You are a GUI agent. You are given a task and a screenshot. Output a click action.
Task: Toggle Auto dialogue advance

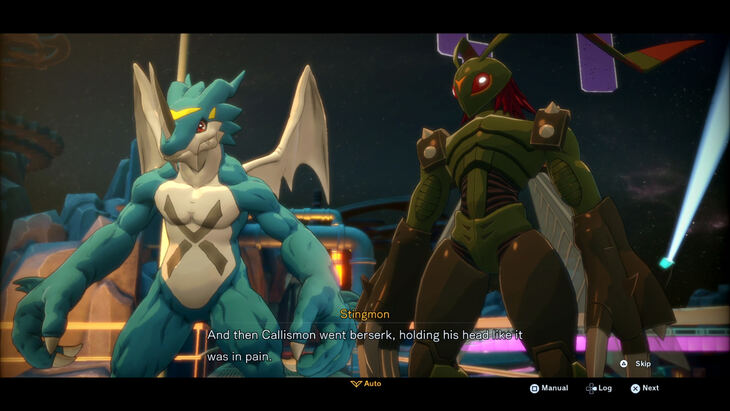click(x=366, y=383)
